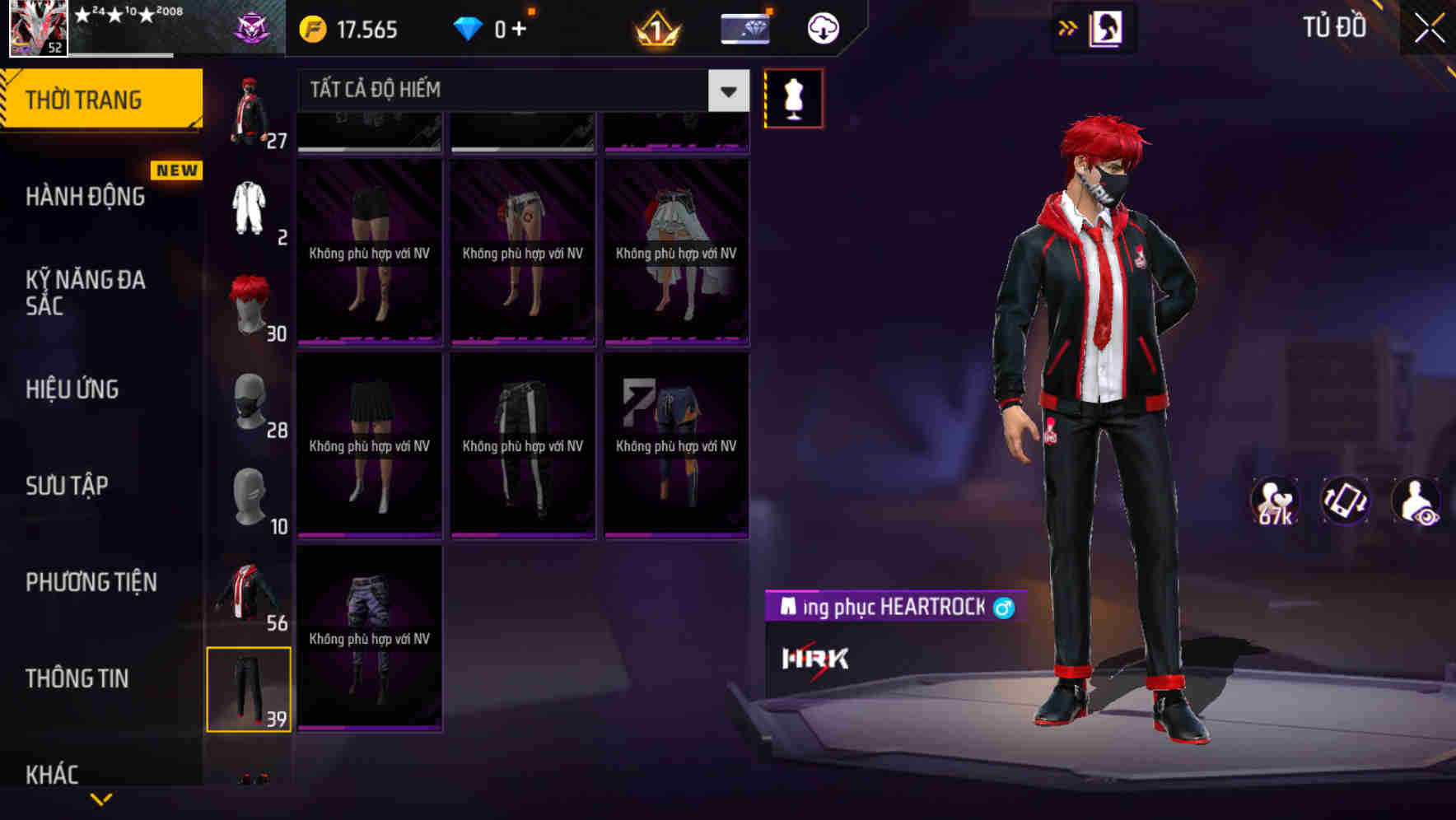This screenshot has height=820, width=1456.
Task: Open the TẤT CẢ ĐỘ HIẾM rarity dropdown
Action: point(519,90)
